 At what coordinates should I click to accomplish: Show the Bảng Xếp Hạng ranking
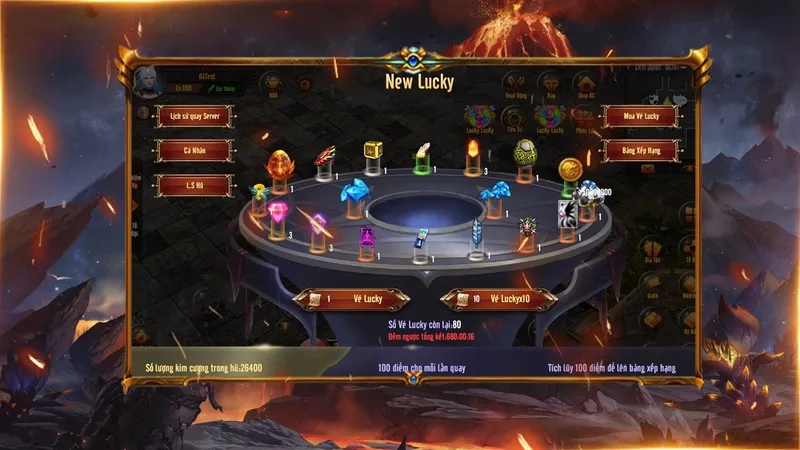tap(640, 151)
